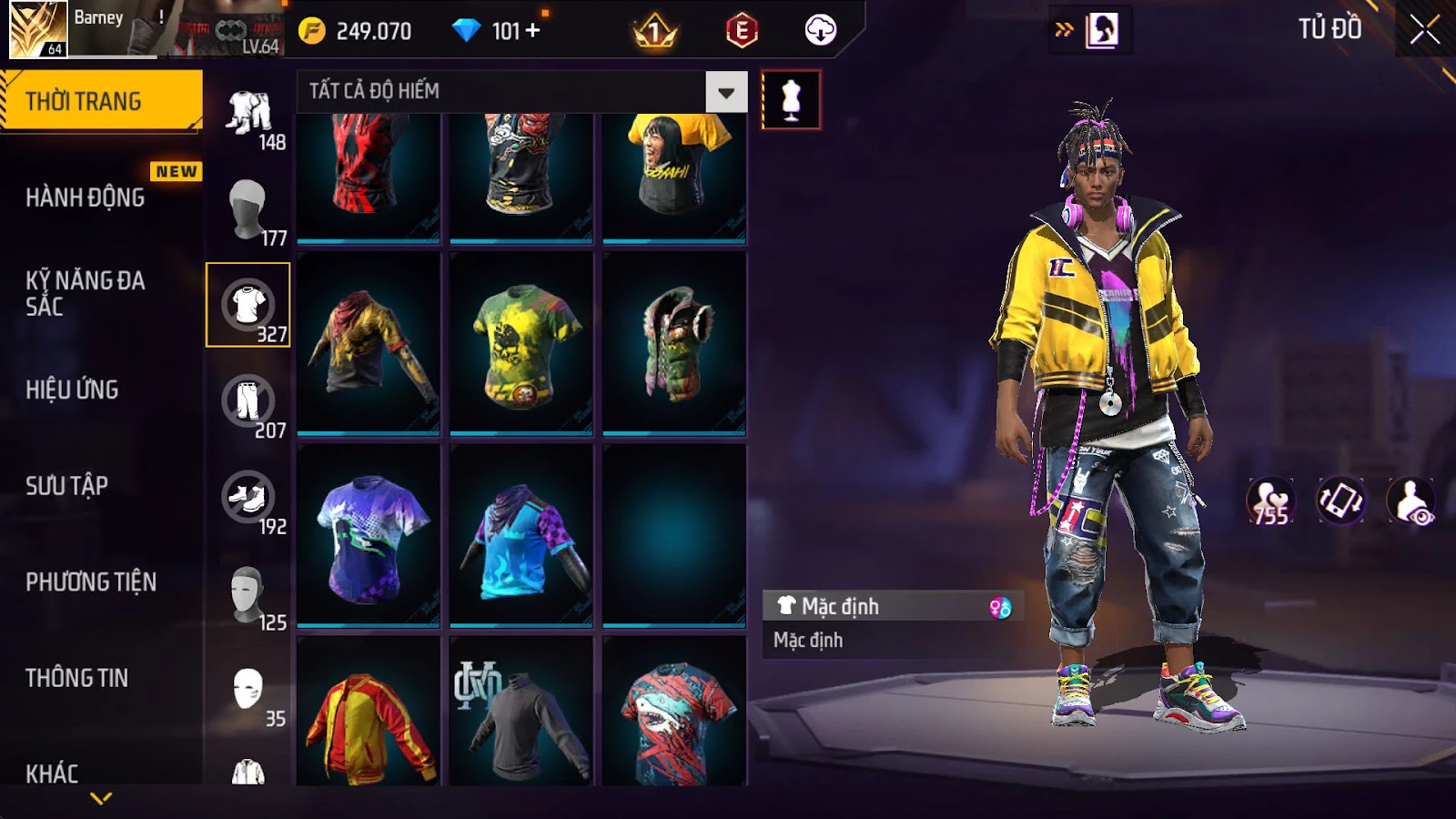Select the fur-collared green vest

pyautogui.click(x=674, y=344)
